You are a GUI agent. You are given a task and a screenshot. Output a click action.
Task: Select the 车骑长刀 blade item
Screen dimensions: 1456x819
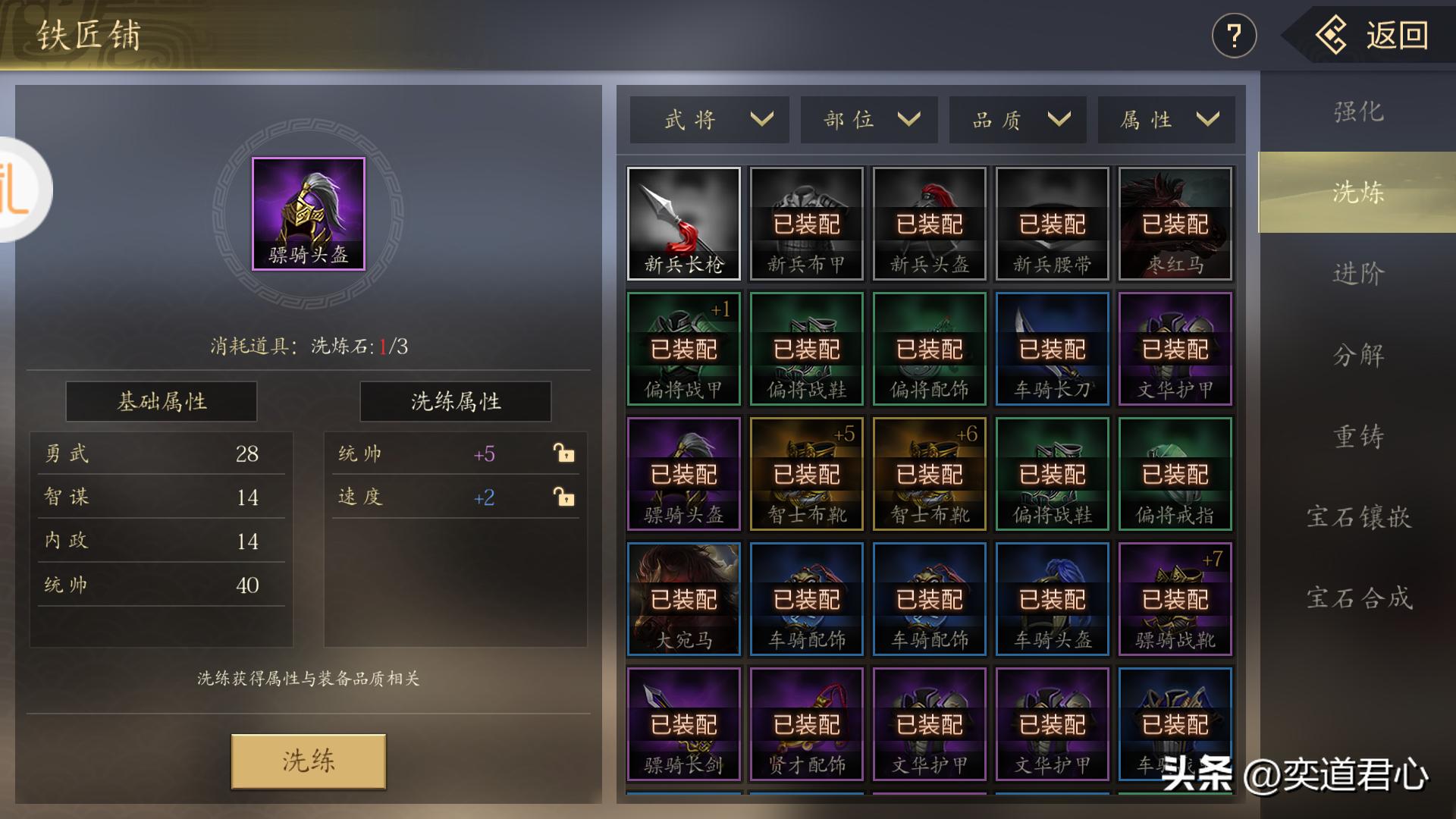click(1051, 347)
